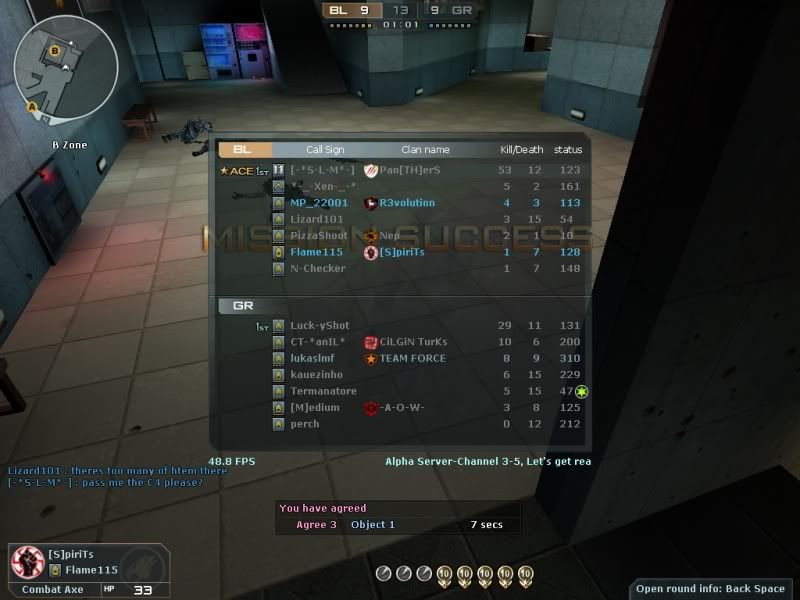800x600 pixels.
Task: Click the green star badge beside Termanatore
Action: coord(582,391)
